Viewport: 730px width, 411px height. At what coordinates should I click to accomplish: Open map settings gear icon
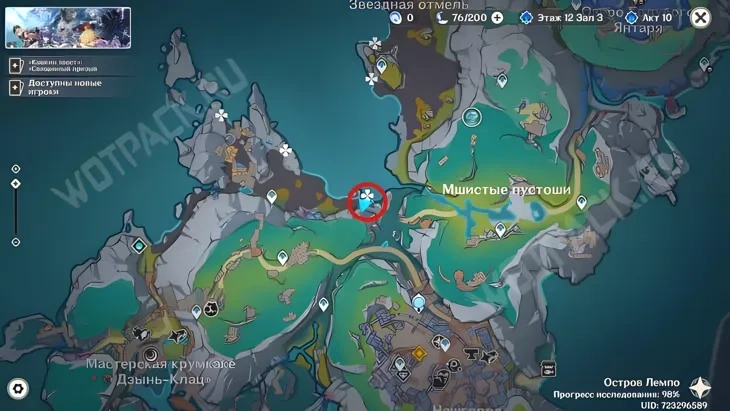18,388
